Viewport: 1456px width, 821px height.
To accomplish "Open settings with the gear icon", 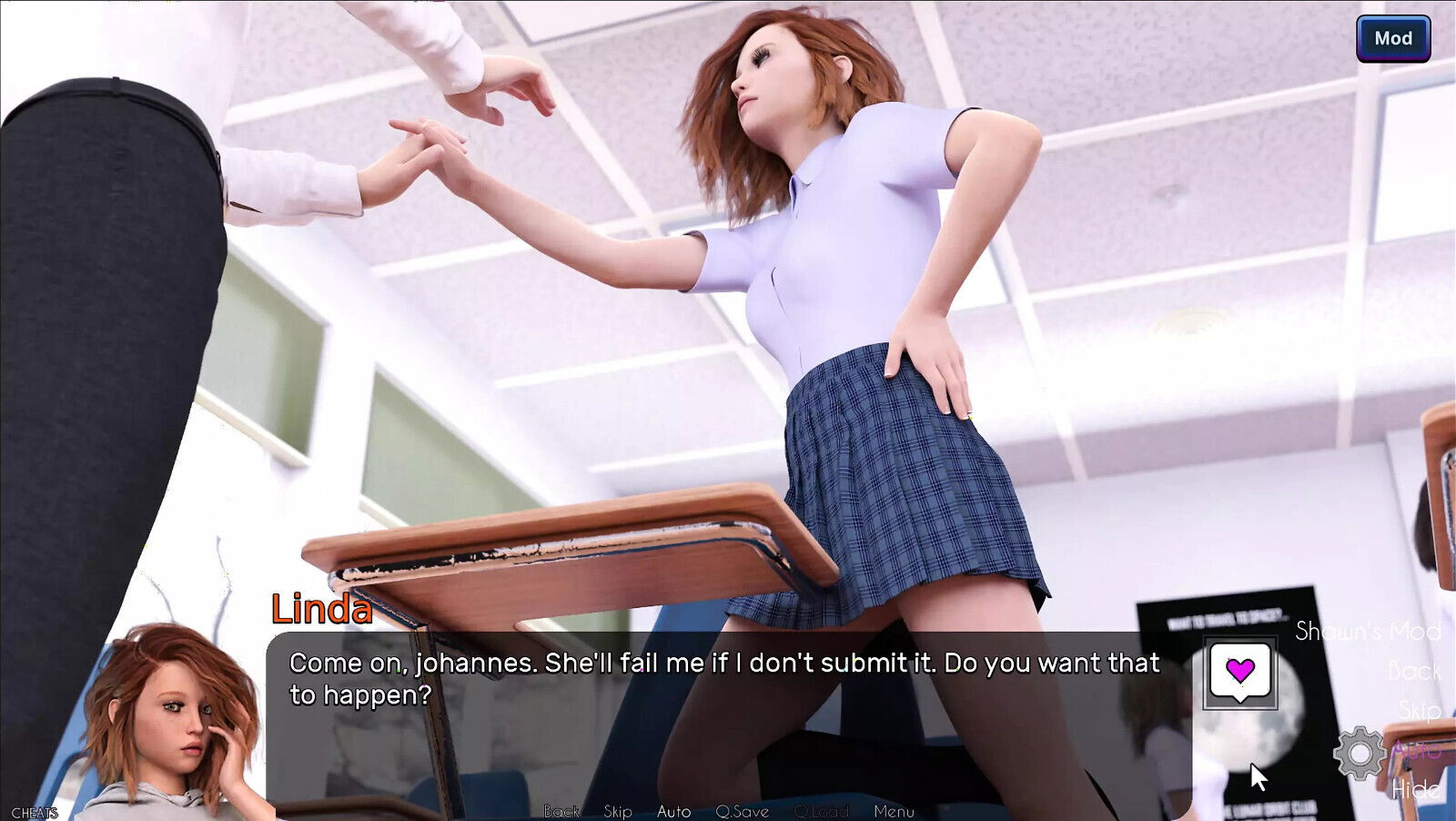I will 1359,753.
